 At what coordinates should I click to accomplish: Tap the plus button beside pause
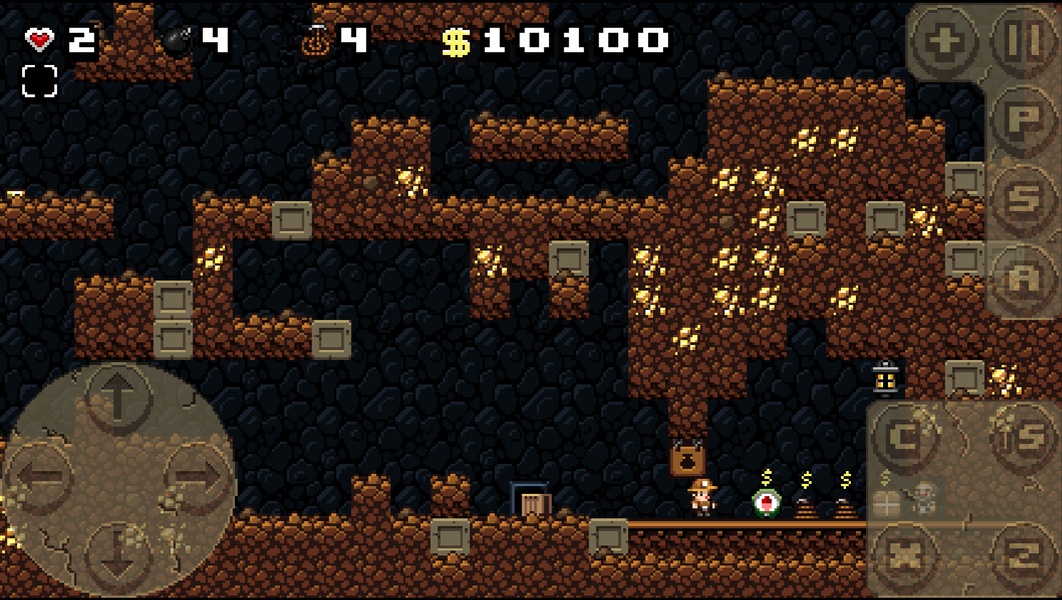[x=943, y=42]
